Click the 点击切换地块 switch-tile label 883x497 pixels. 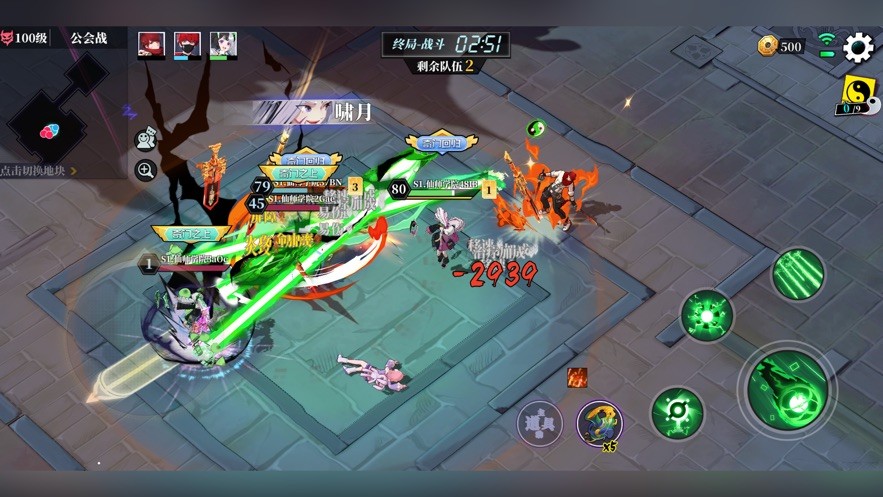[x=38, y=171]
